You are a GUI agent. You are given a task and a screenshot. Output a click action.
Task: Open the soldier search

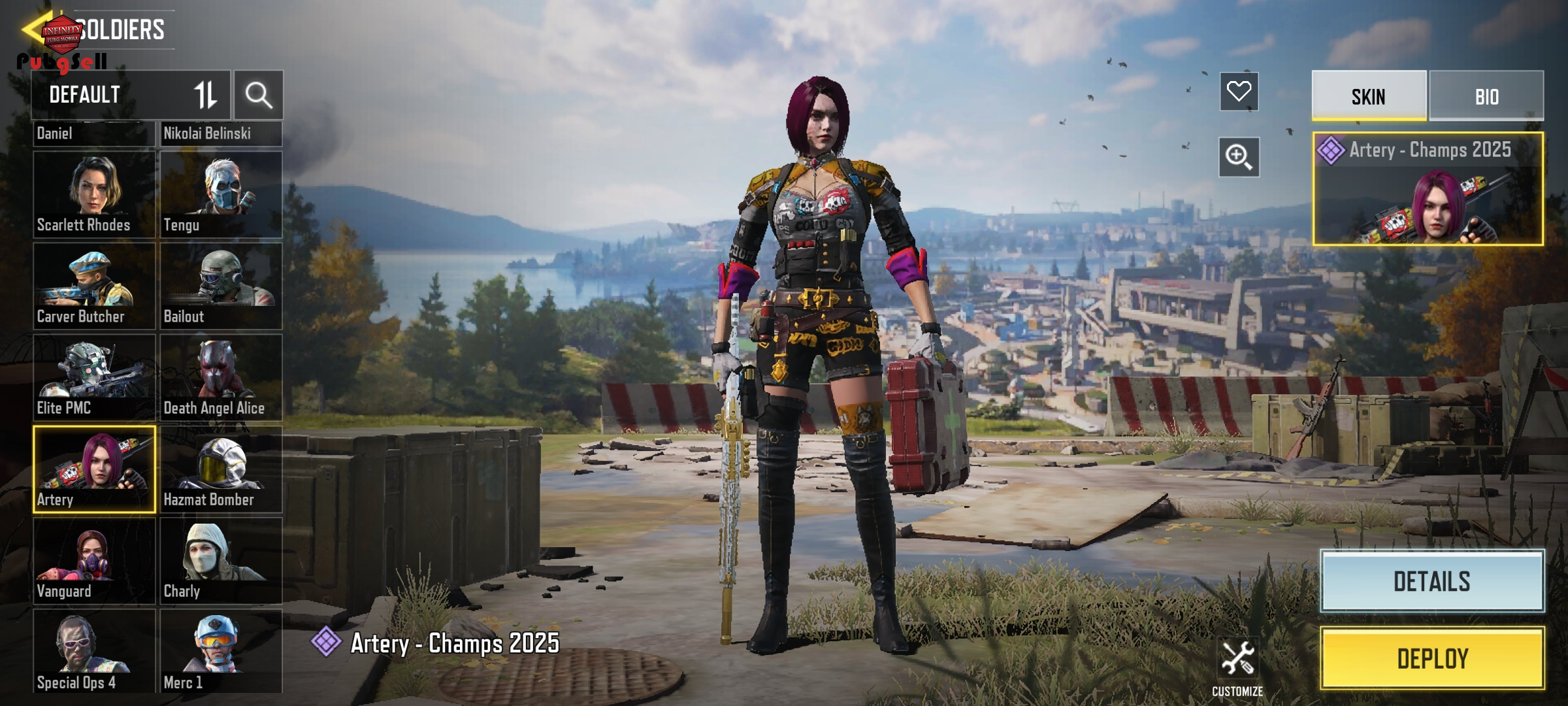259,95
